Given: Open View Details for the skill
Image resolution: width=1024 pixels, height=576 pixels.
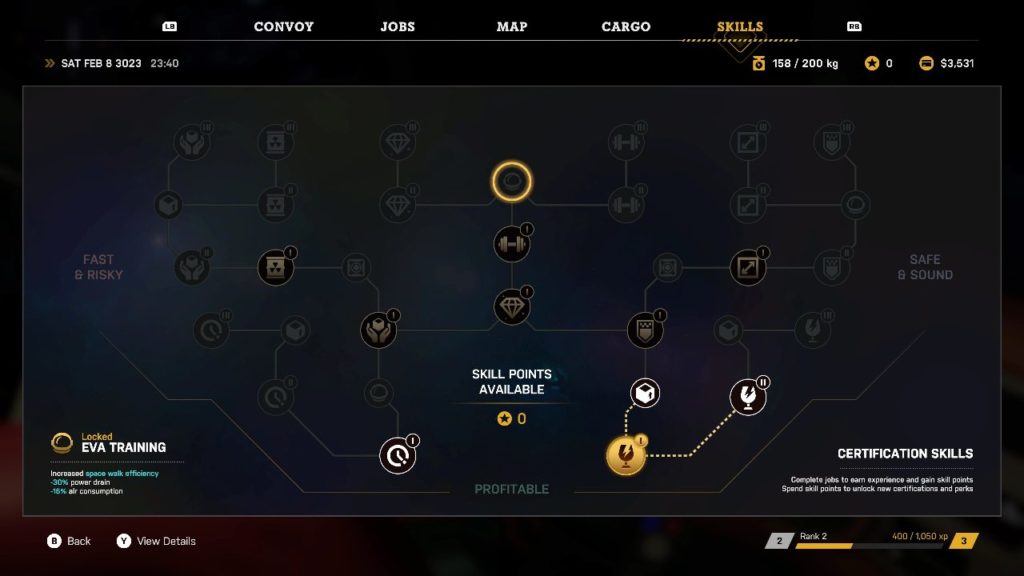Looking at the screenshot, I should click(156, 541).
